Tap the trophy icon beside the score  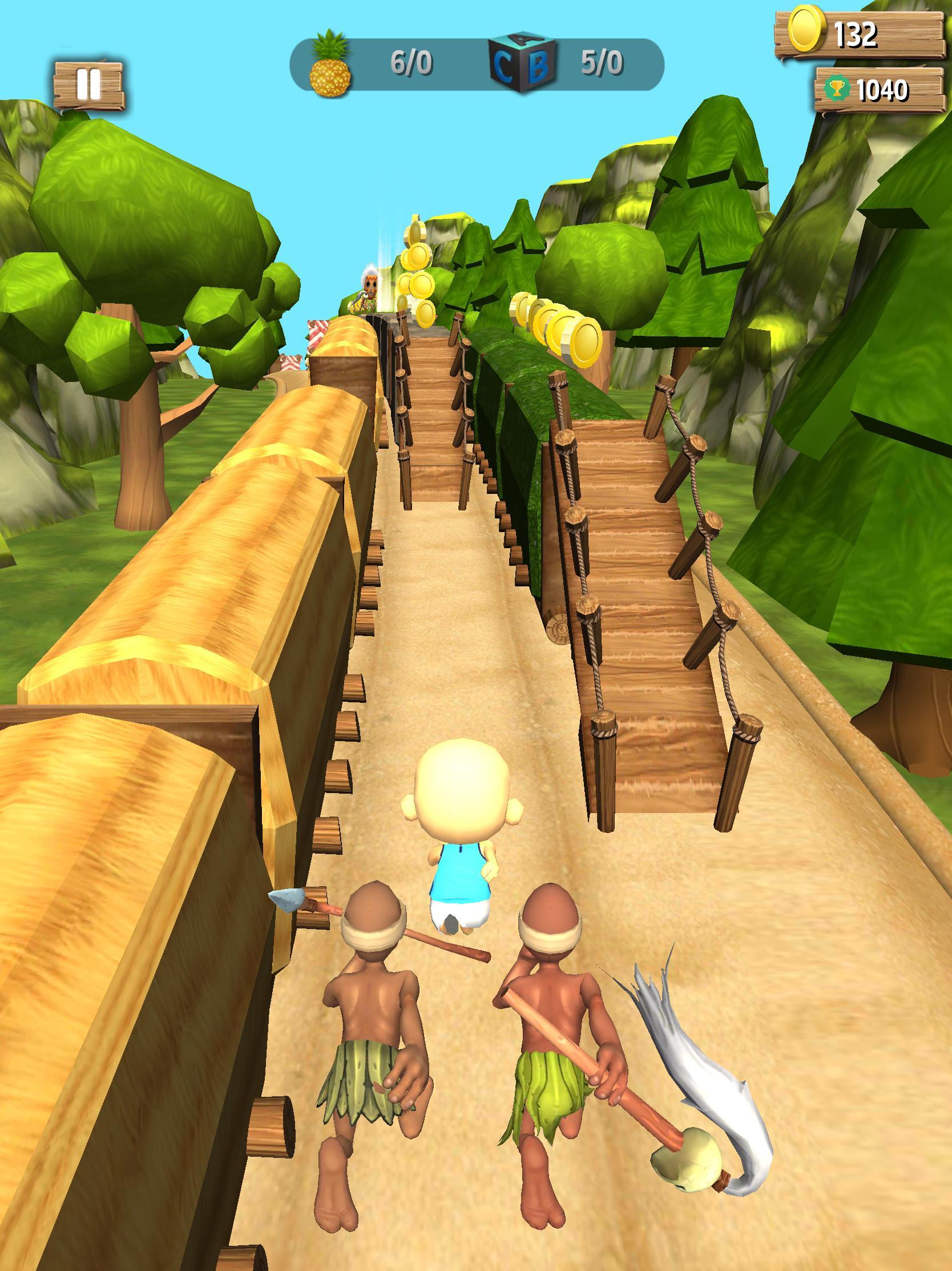click(x=837, y=87)
